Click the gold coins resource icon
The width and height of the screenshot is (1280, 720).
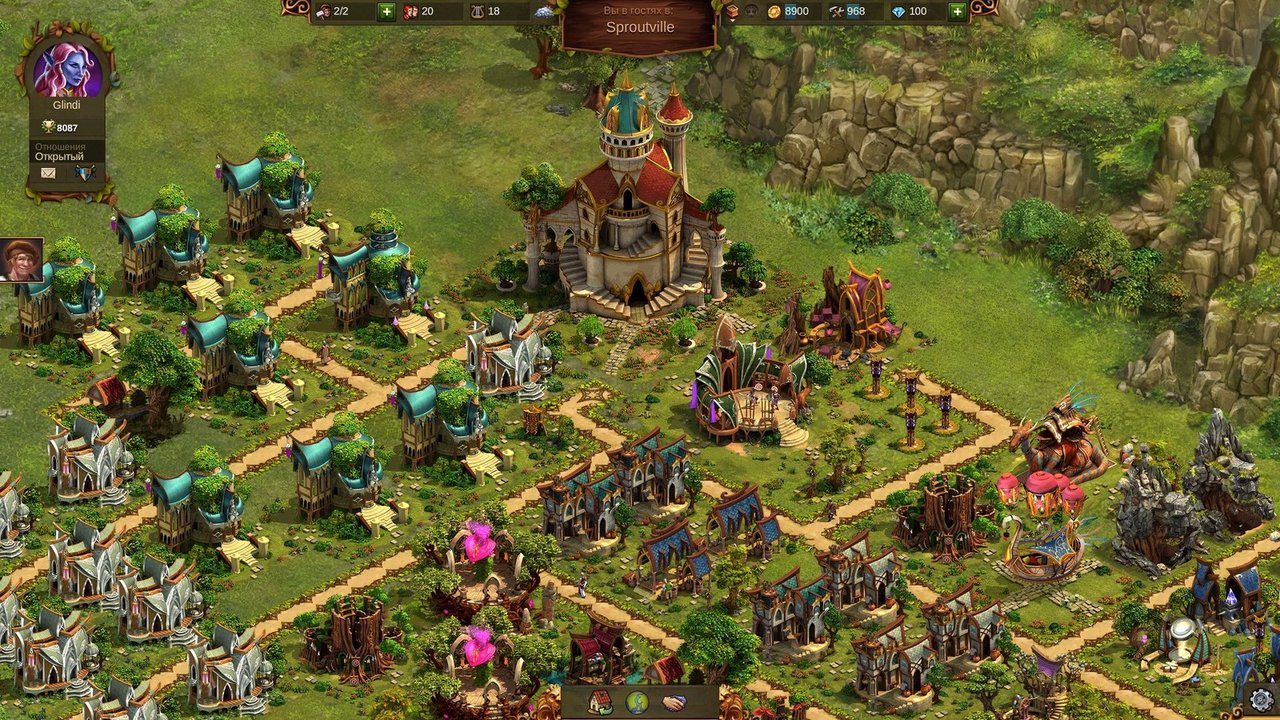point(774,12)
